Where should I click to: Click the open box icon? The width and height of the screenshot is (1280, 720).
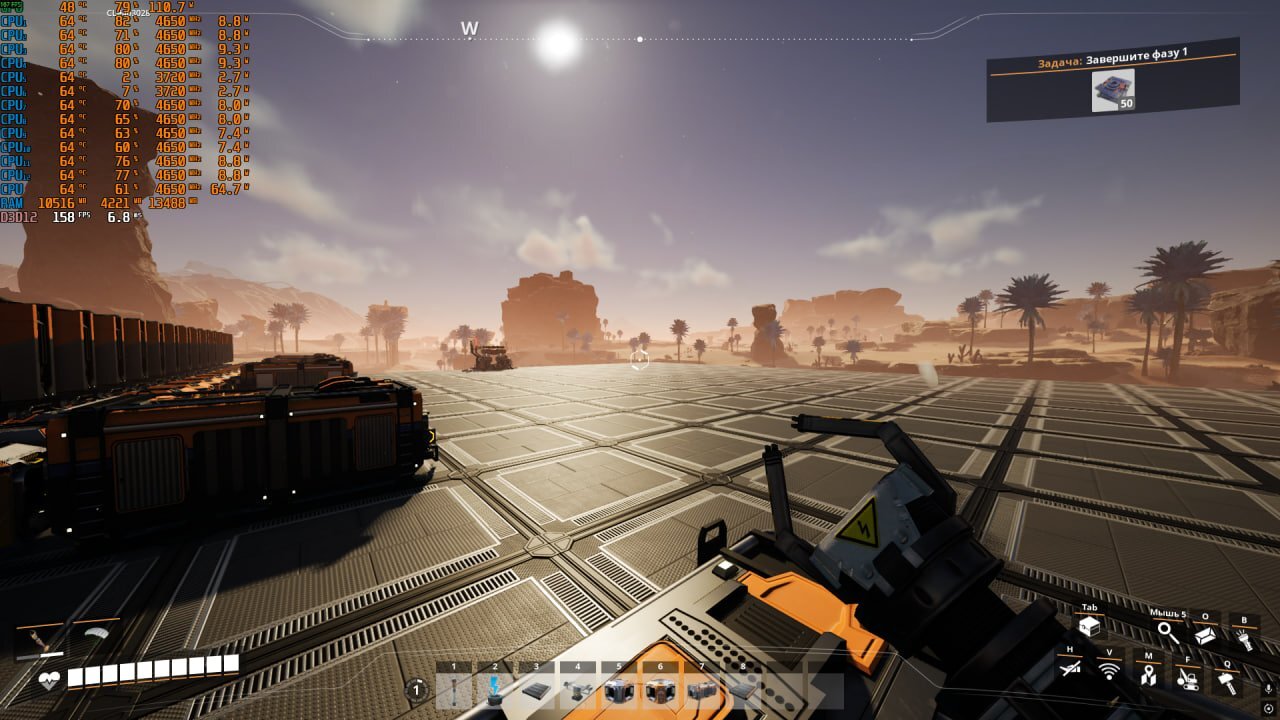click(x=1206, y=634)
